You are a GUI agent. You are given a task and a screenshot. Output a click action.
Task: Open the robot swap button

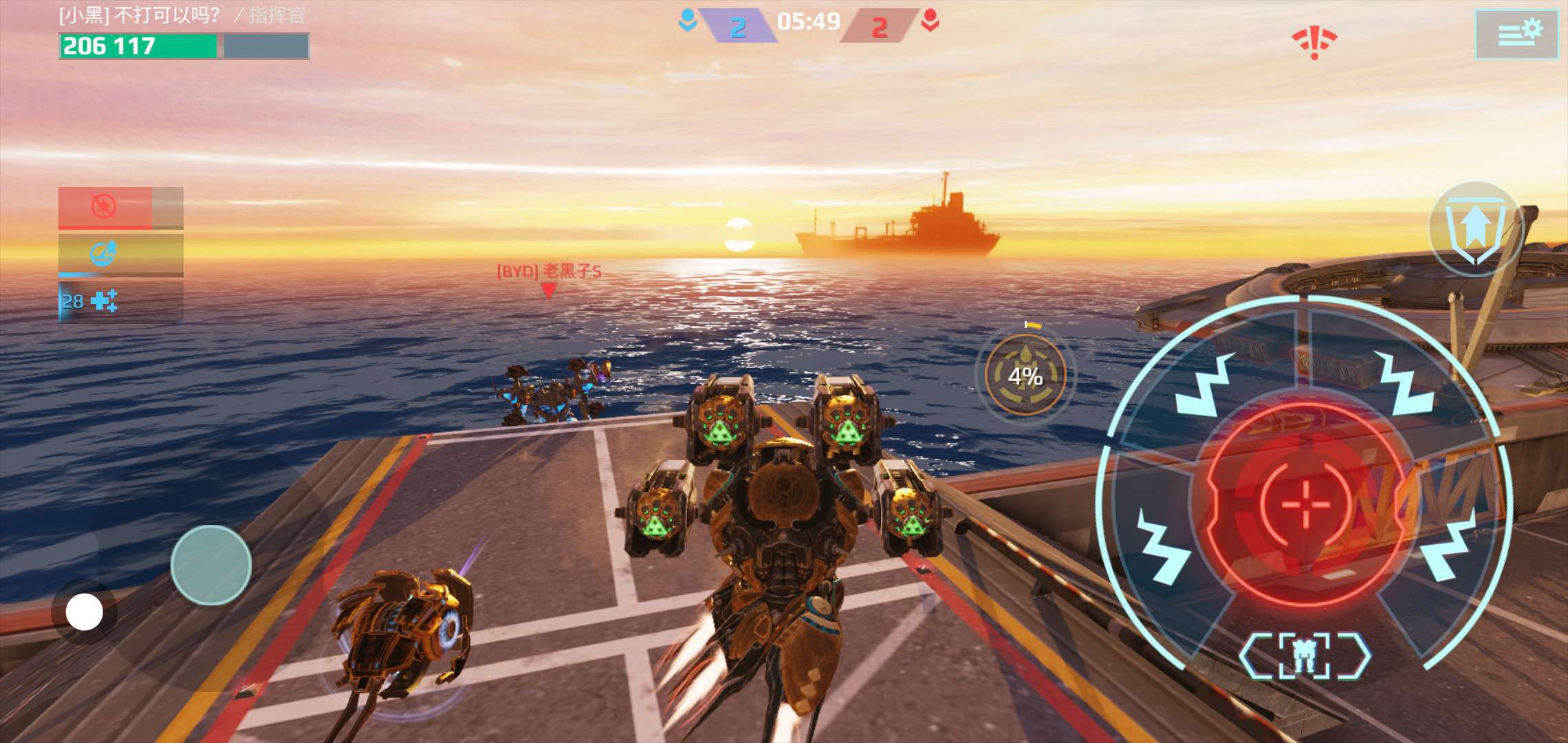[1304, 656]
